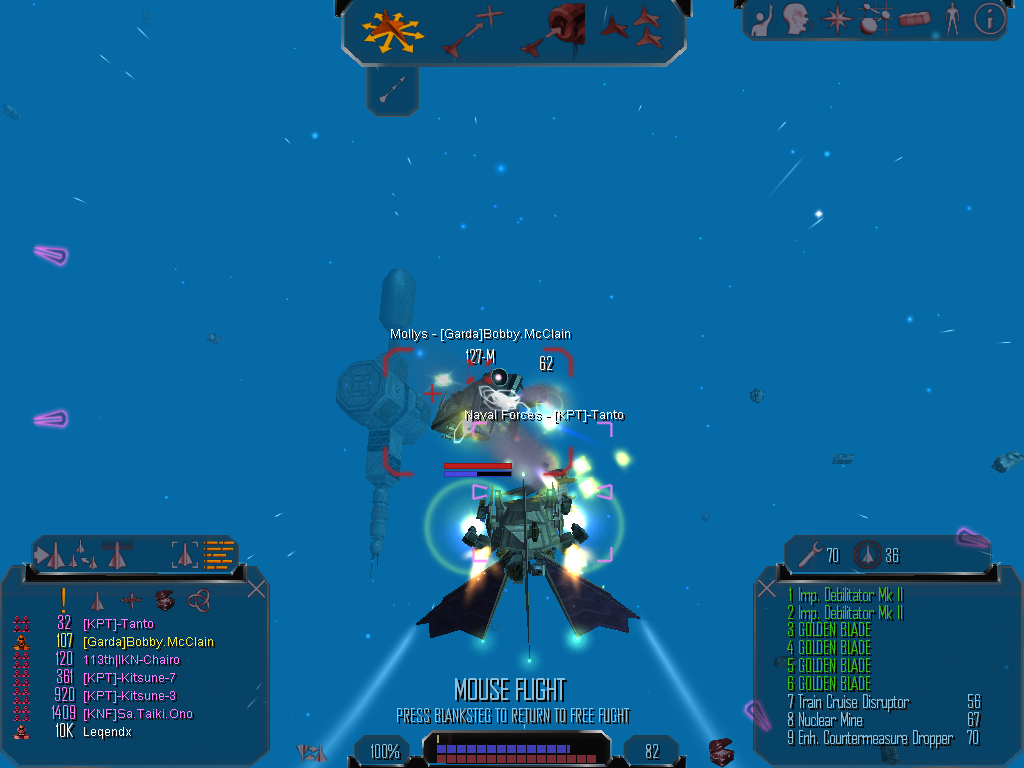Image resolution: width=1024 pixels, height=768 pixels.
Task: Pick [KNF]Sa.Taiki.Ono in the contact list
Action: [137, 714]
